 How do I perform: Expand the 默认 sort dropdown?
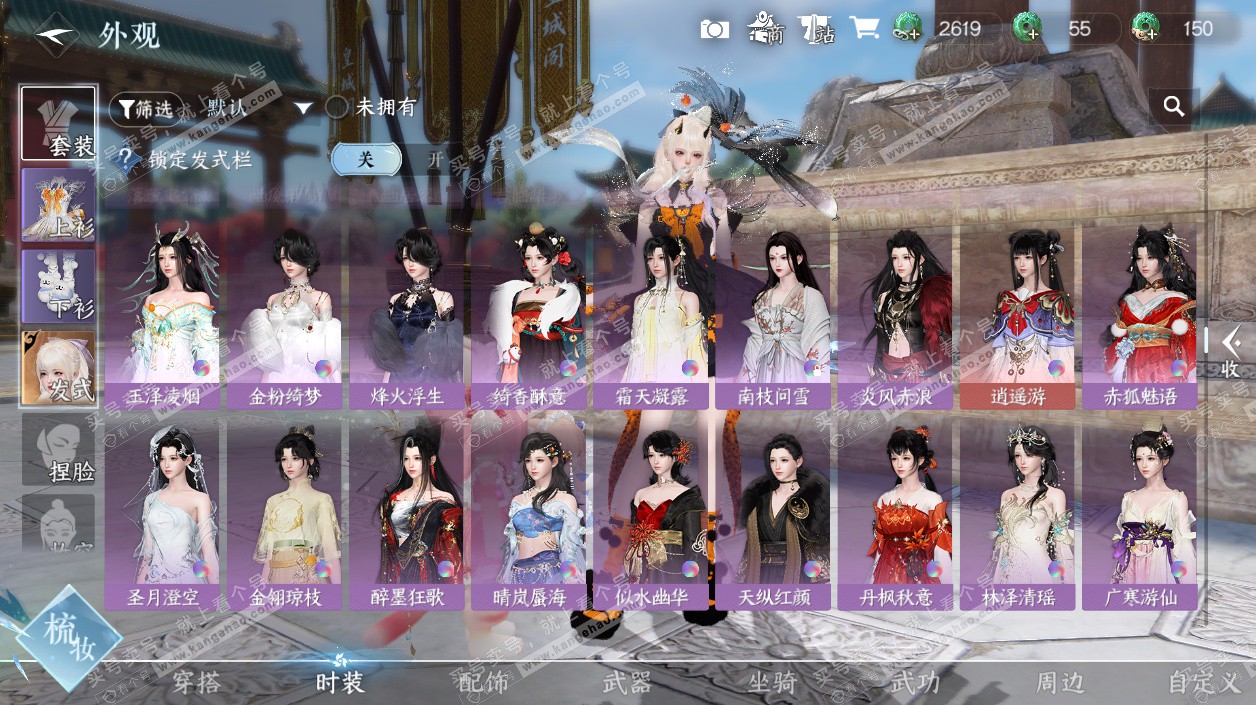coord(304,108)
